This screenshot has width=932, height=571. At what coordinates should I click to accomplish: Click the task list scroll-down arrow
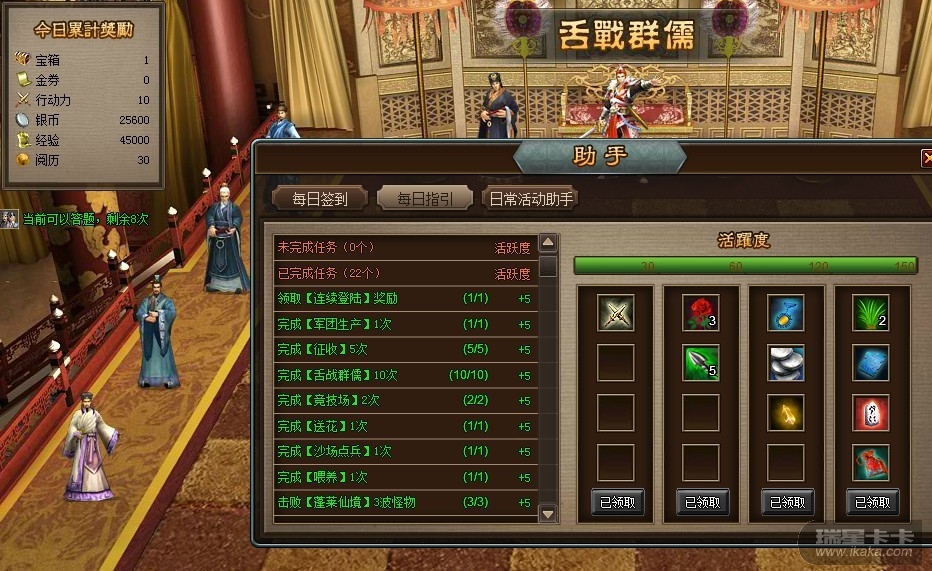(x=548, y=513)
